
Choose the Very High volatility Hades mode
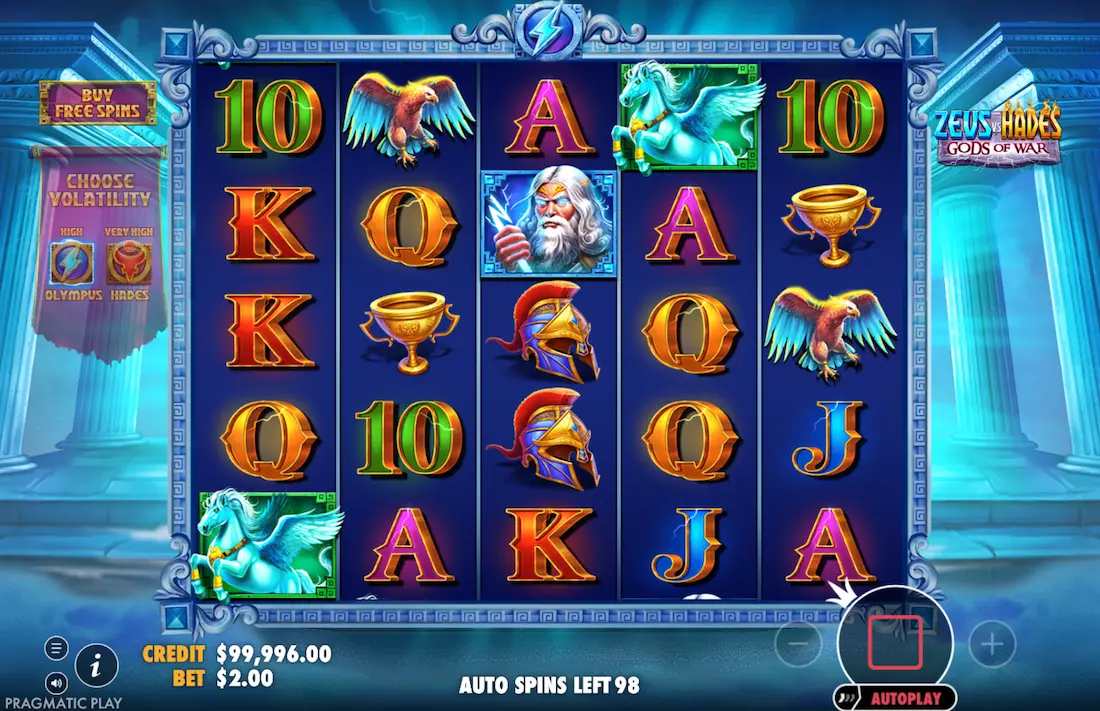point(128,263)
